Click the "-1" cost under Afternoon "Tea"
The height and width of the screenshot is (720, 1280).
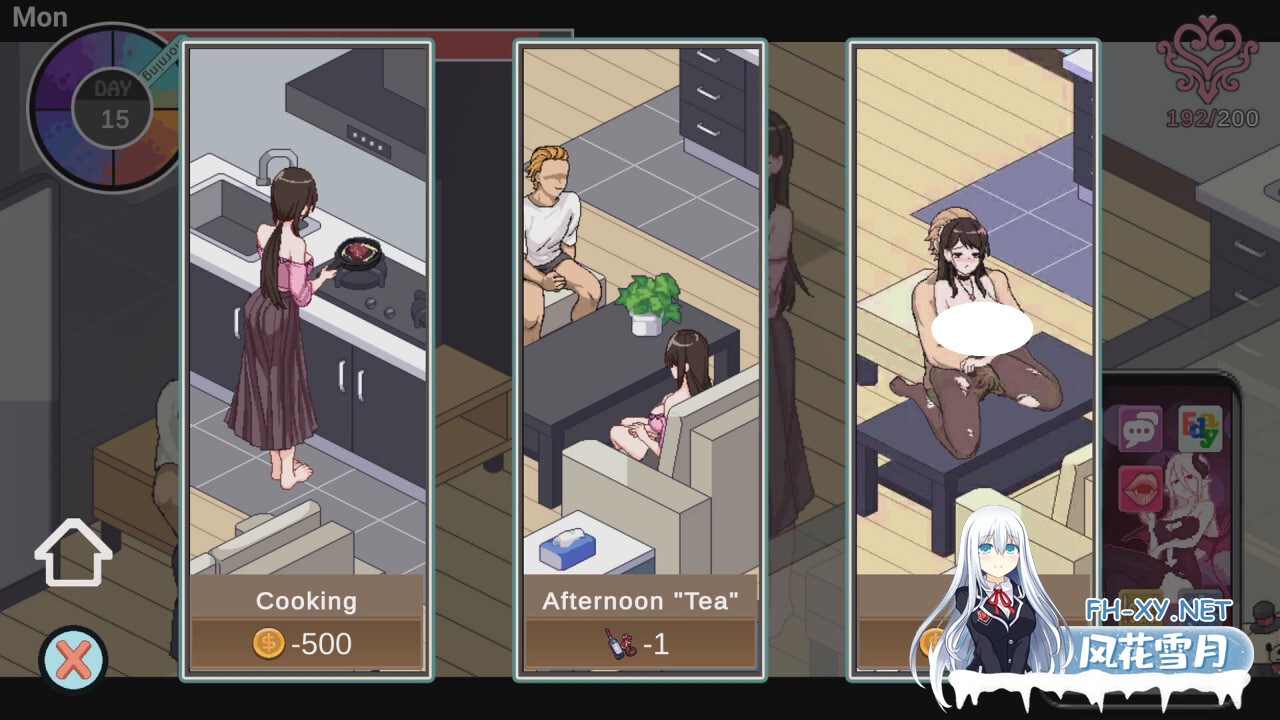coord(658,645)
